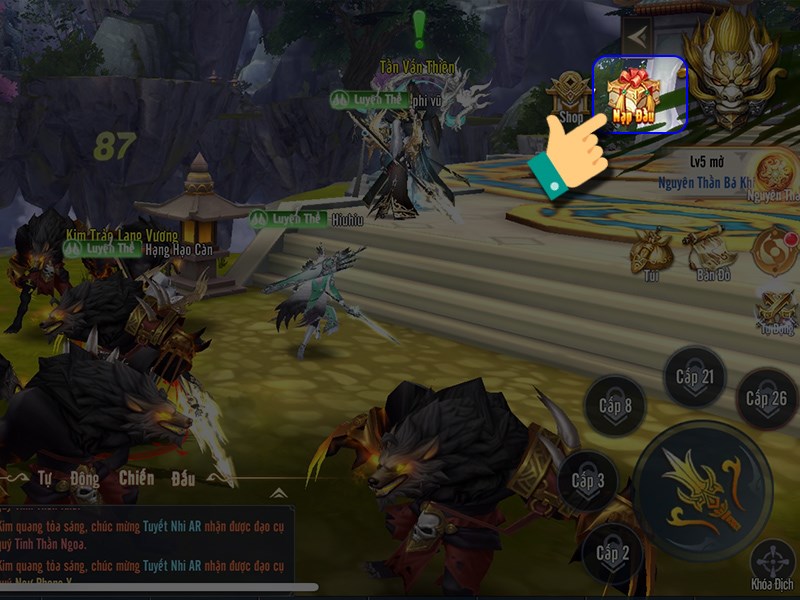800x600 pixels.
Task: Toggle Tự Động crossed-swords auto button
Action: [776, 310]
